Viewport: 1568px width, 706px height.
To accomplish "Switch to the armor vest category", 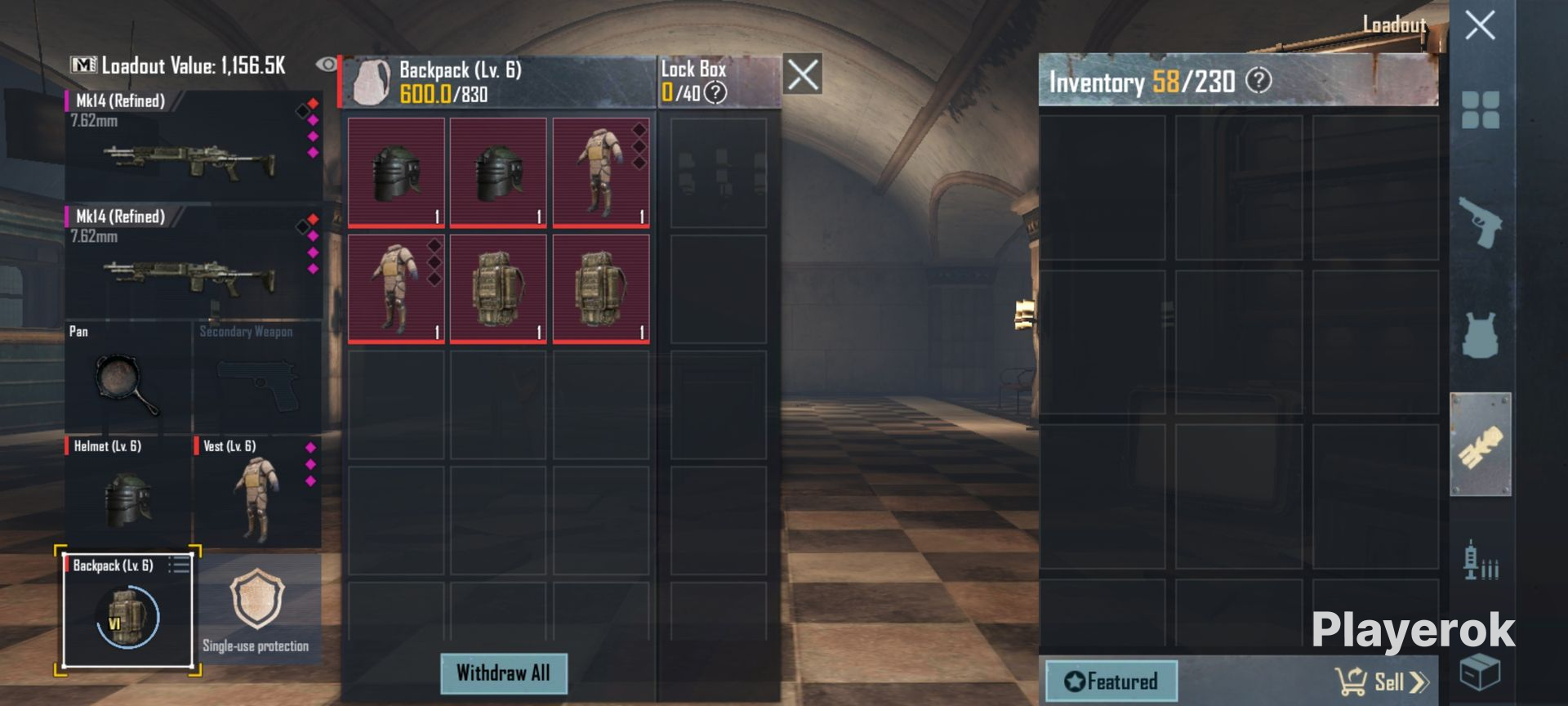I will tap(1480, 334).
